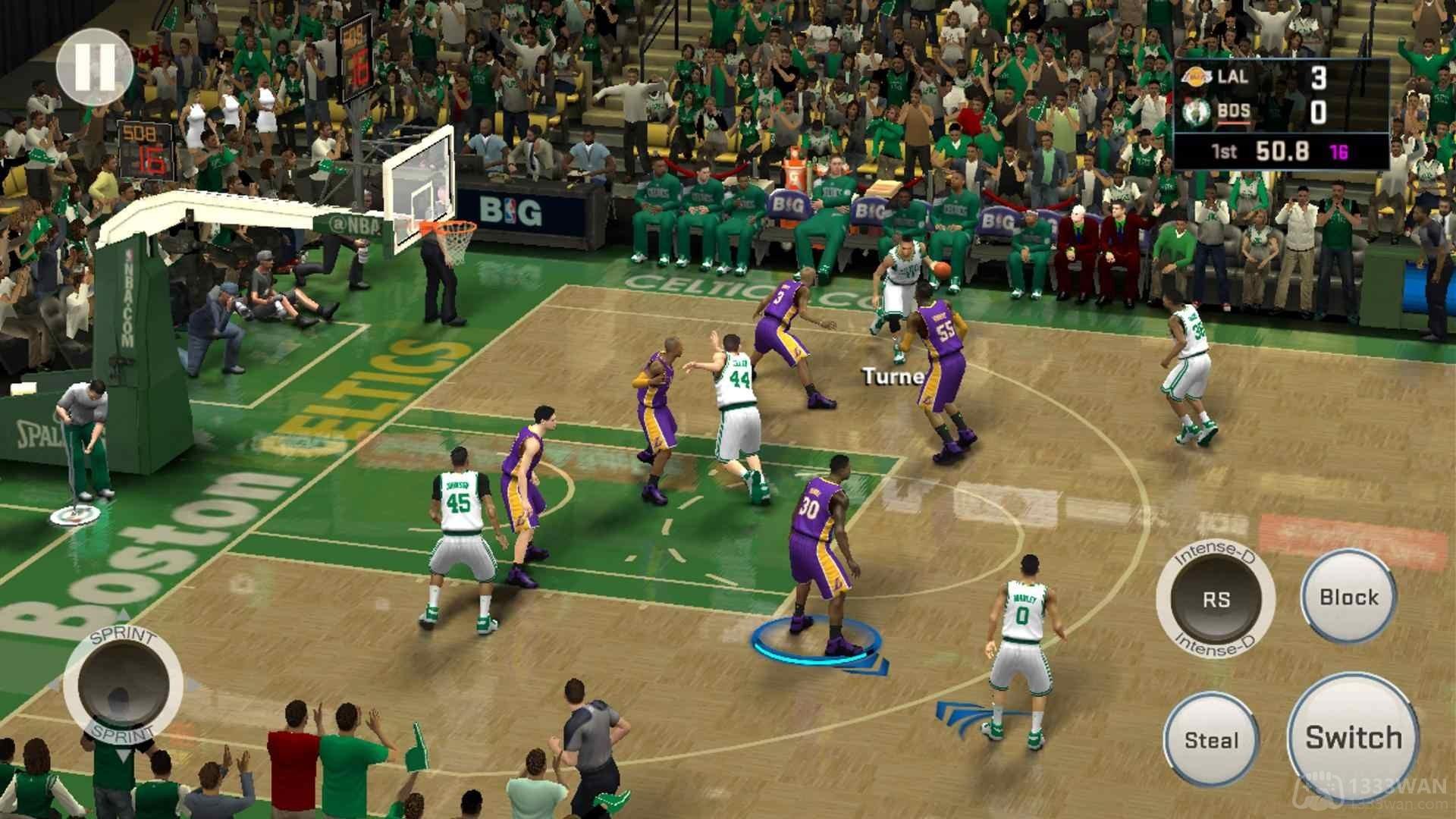1456x819 pixels.
Task: Tap the BOS score showing 0
Action: (x=1319, y=111)
